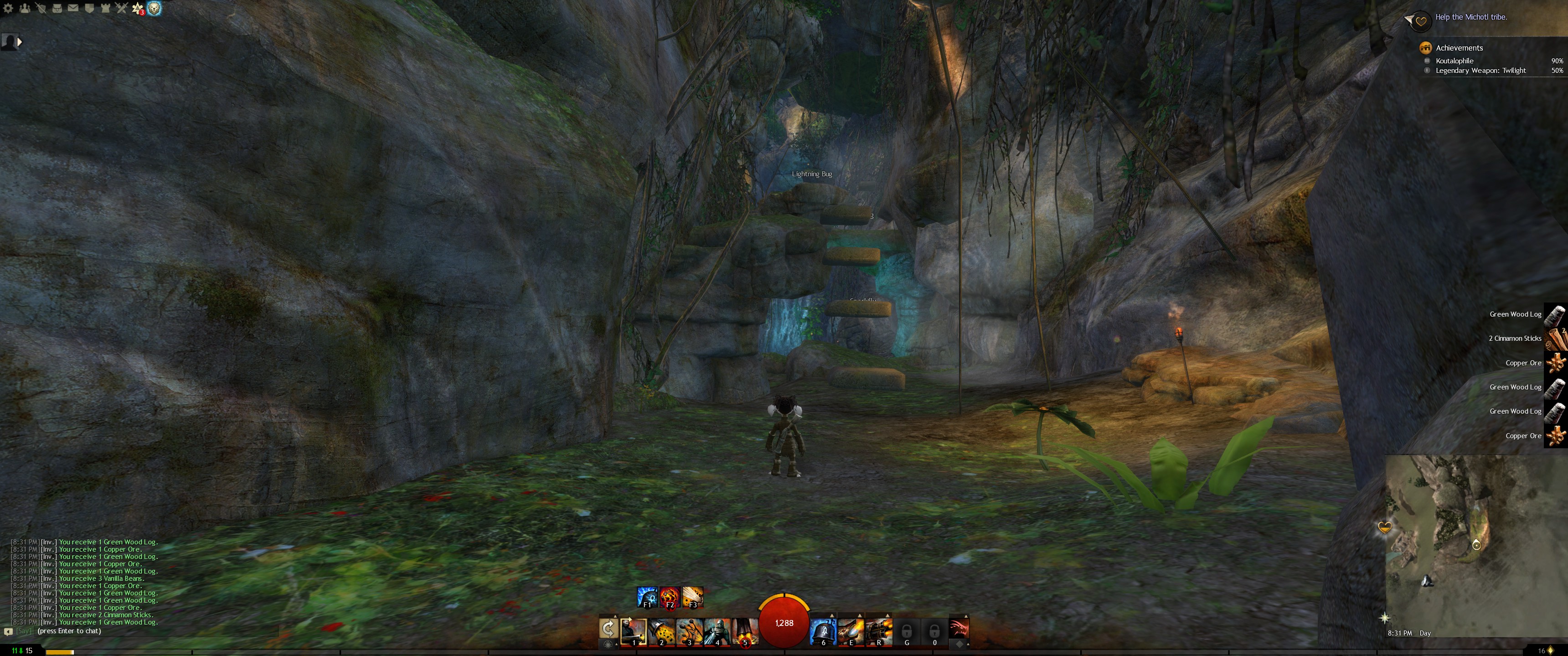
Task: Open the PvP crossed swords icon
Action: coord(122,9)
